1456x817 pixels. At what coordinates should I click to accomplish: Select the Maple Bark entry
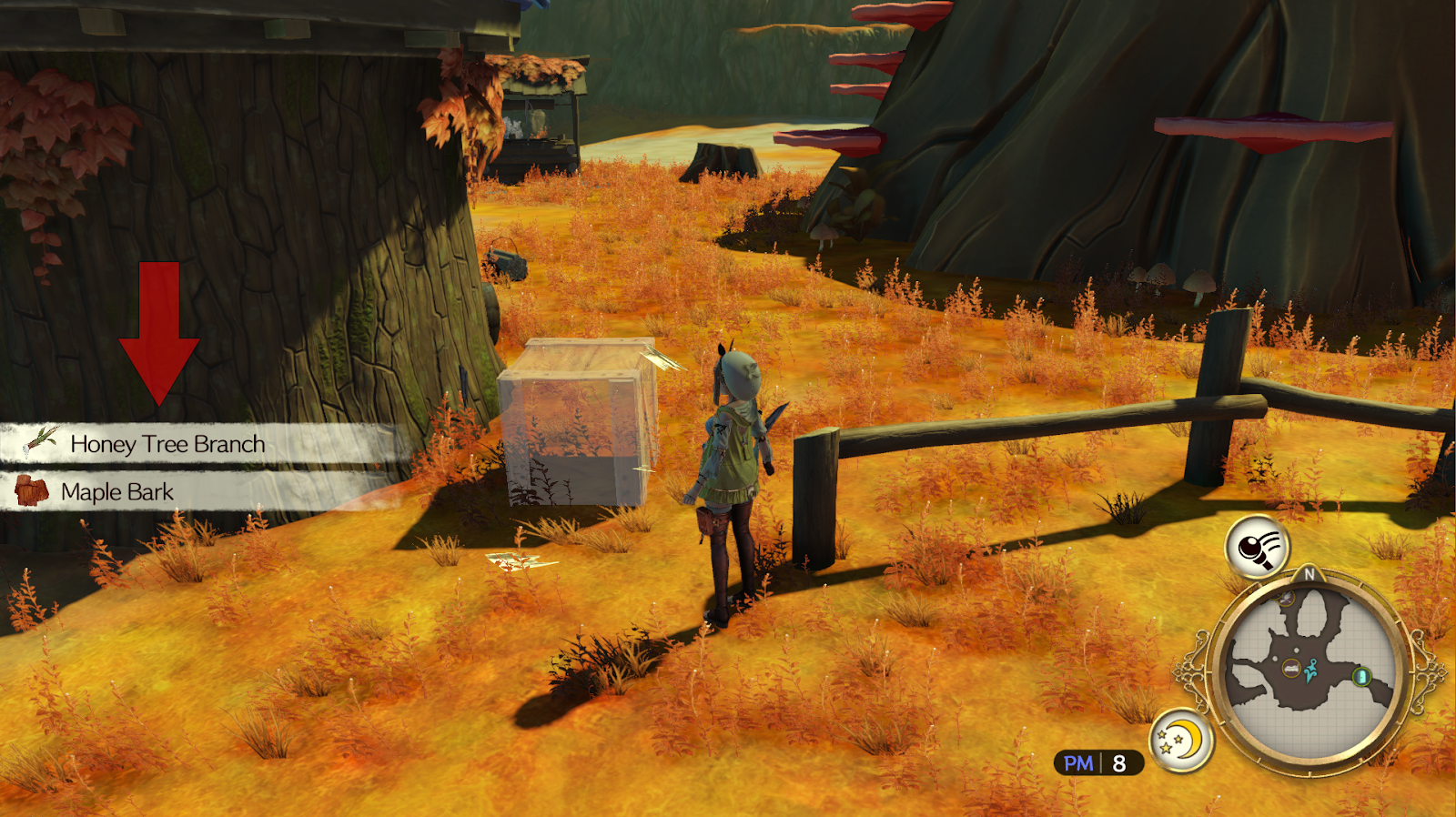[116, 492]
